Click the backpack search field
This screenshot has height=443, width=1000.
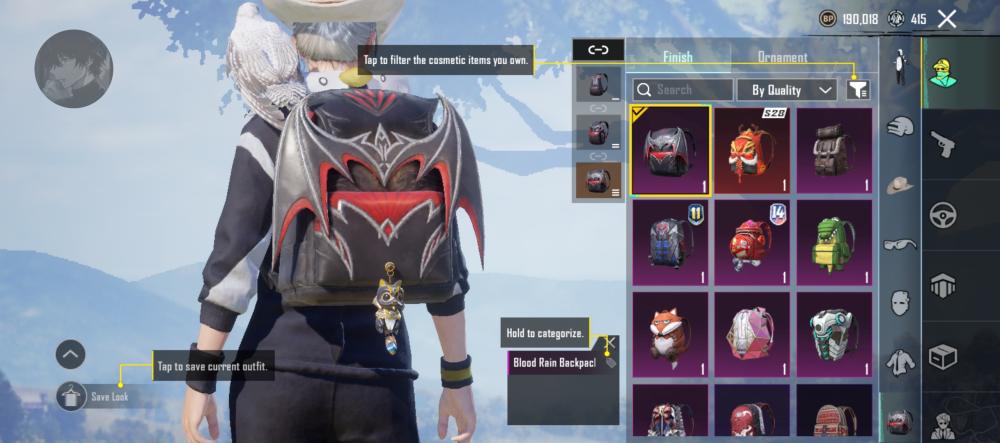(683, 90)
